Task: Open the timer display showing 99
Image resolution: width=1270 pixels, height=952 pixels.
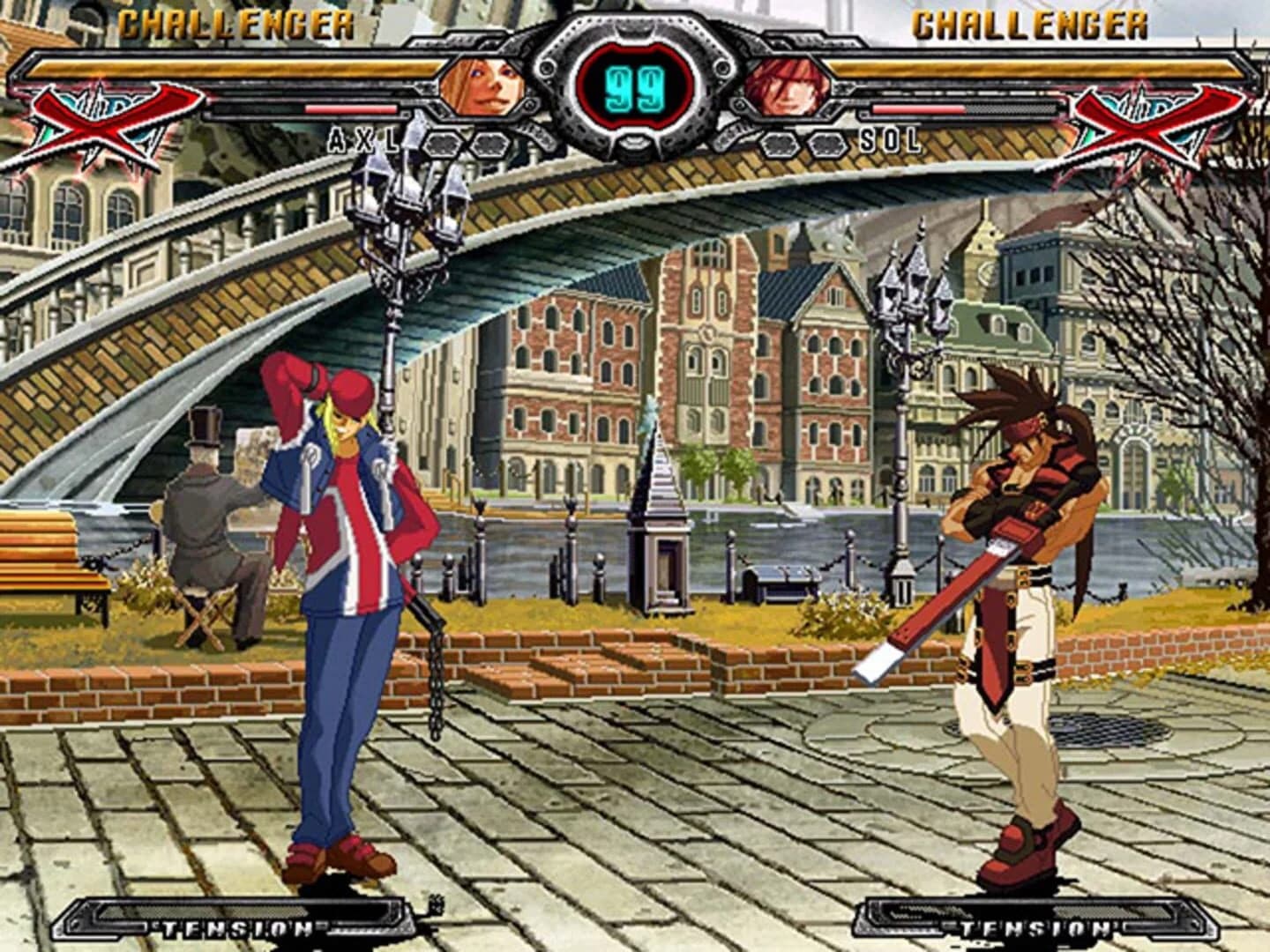Action: pos(633,85)
